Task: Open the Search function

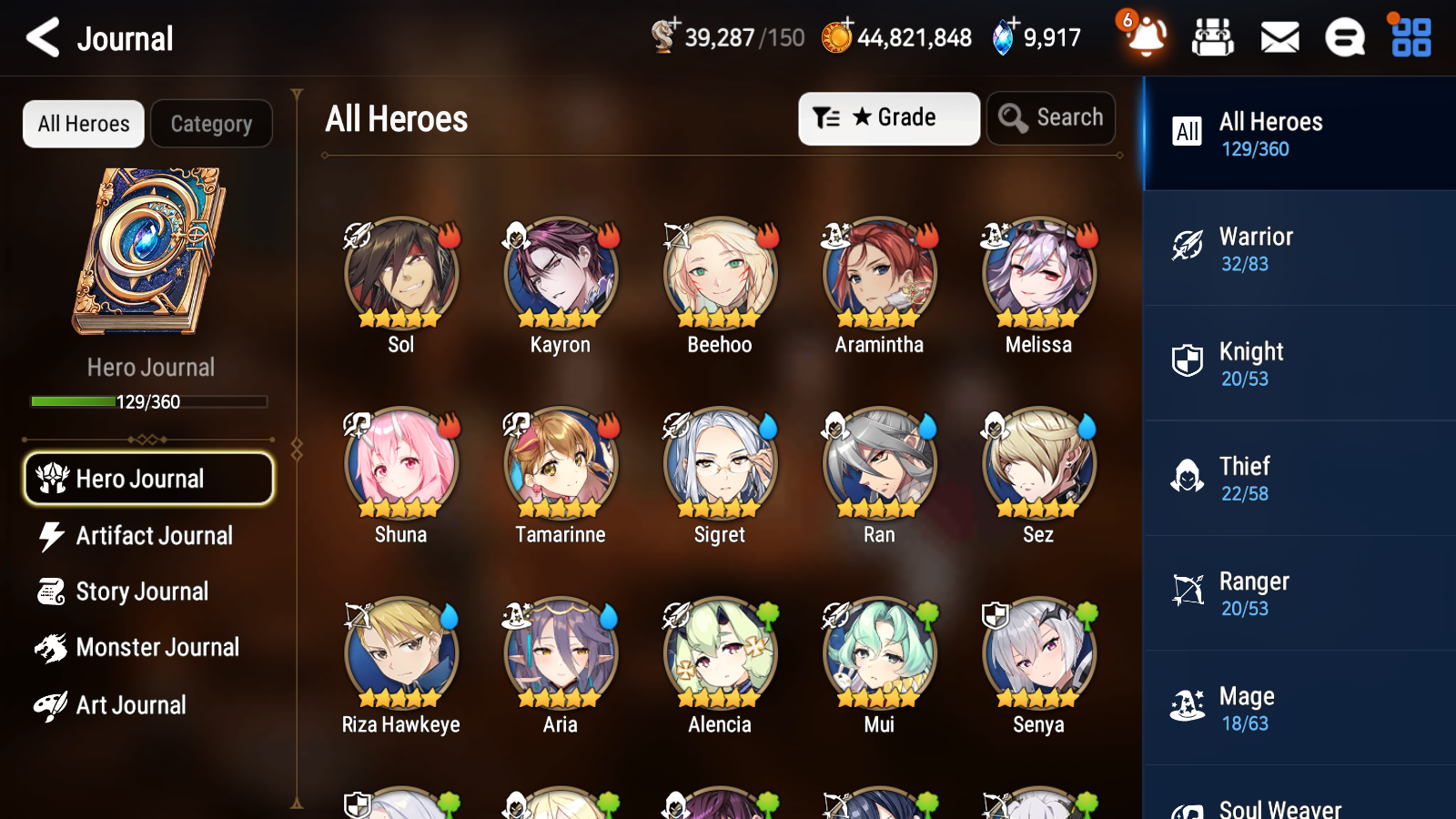Action: 1051,117
